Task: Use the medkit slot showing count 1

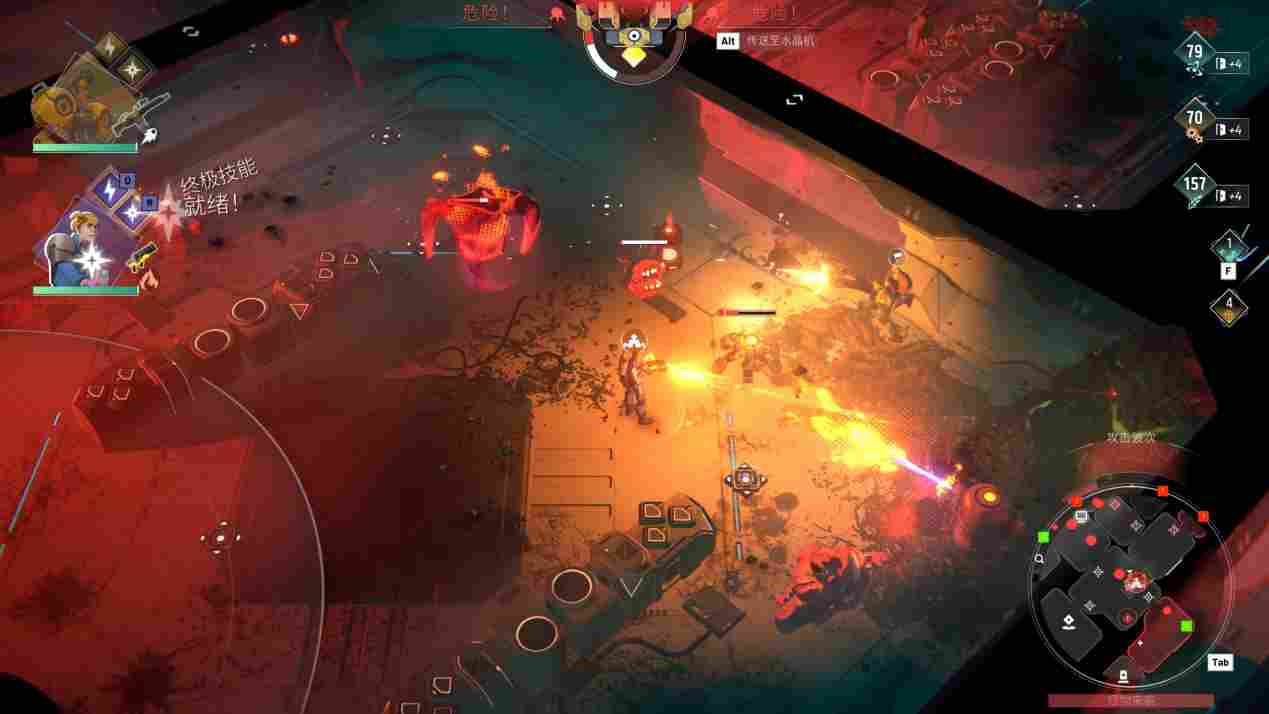Action: coord(1228,246)
